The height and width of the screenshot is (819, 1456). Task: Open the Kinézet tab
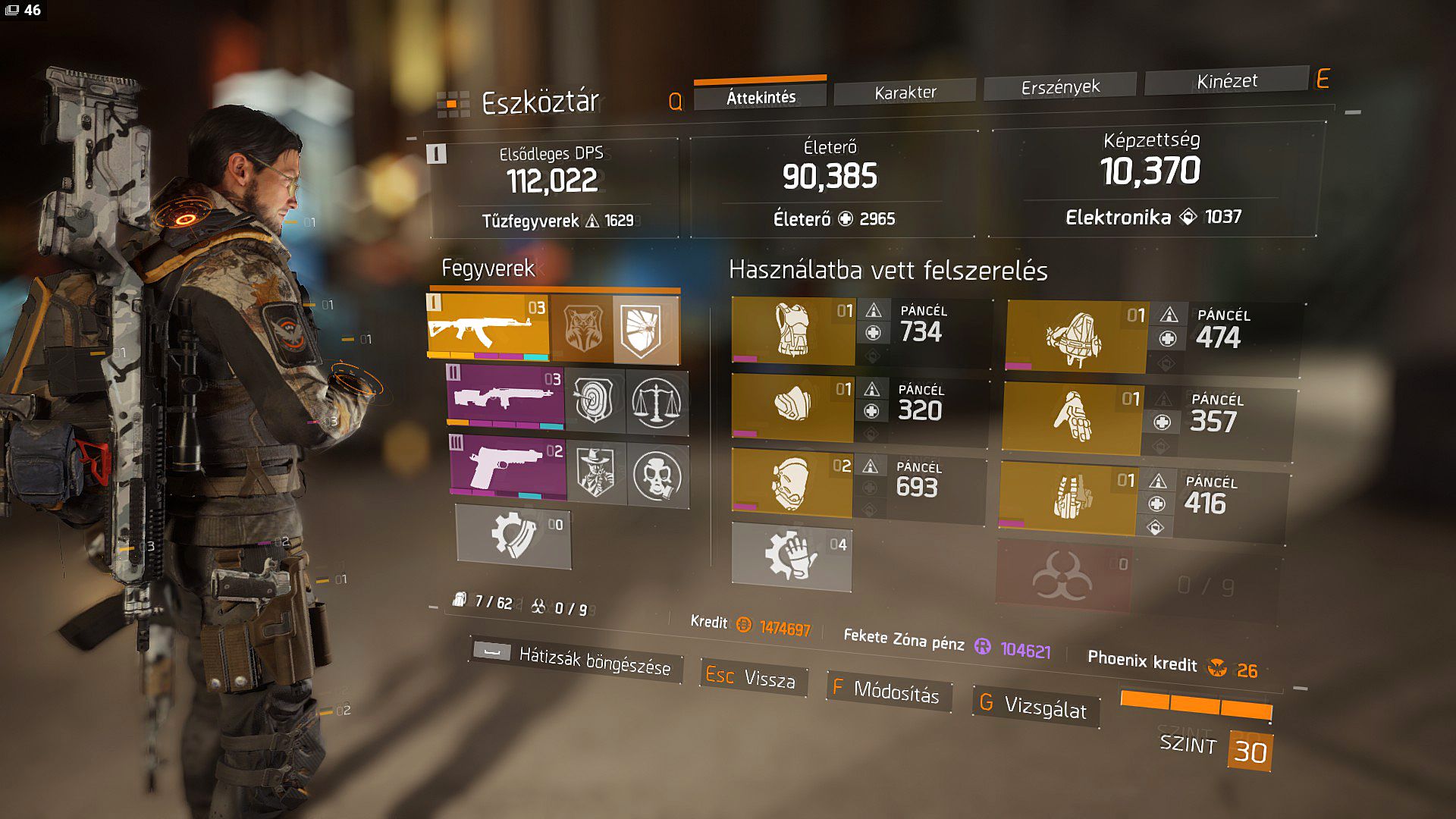point(1226,81)
